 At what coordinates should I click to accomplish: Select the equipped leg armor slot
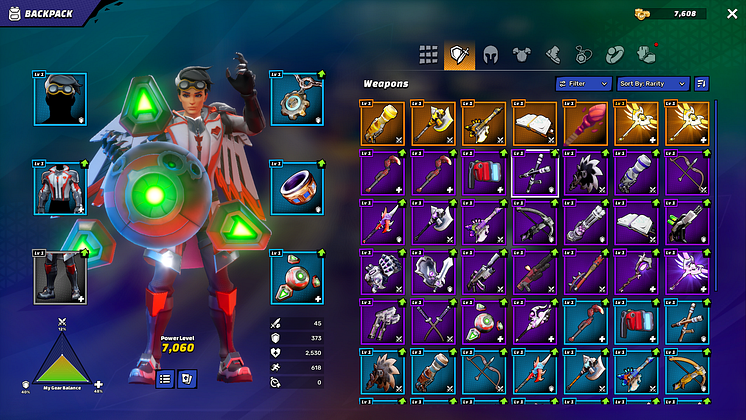pos(59,277)
